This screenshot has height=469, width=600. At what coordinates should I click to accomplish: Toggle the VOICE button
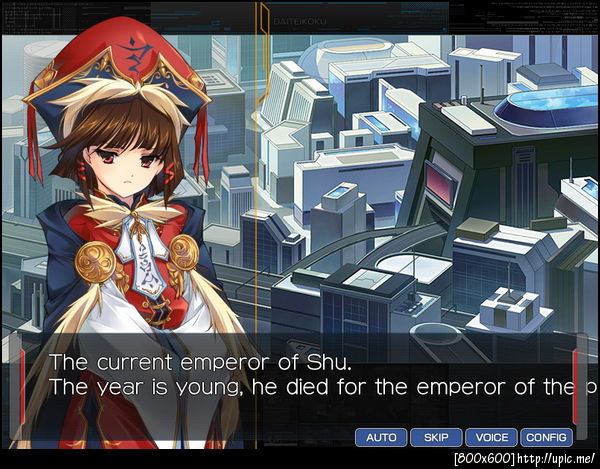coord(491,437)
